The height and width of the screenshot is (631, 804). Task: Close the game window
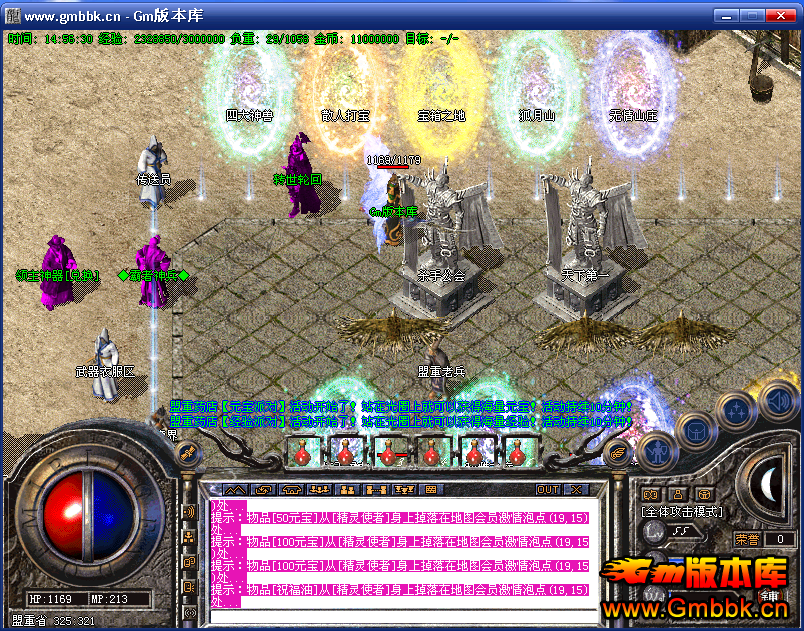click(x=784, y=16)
